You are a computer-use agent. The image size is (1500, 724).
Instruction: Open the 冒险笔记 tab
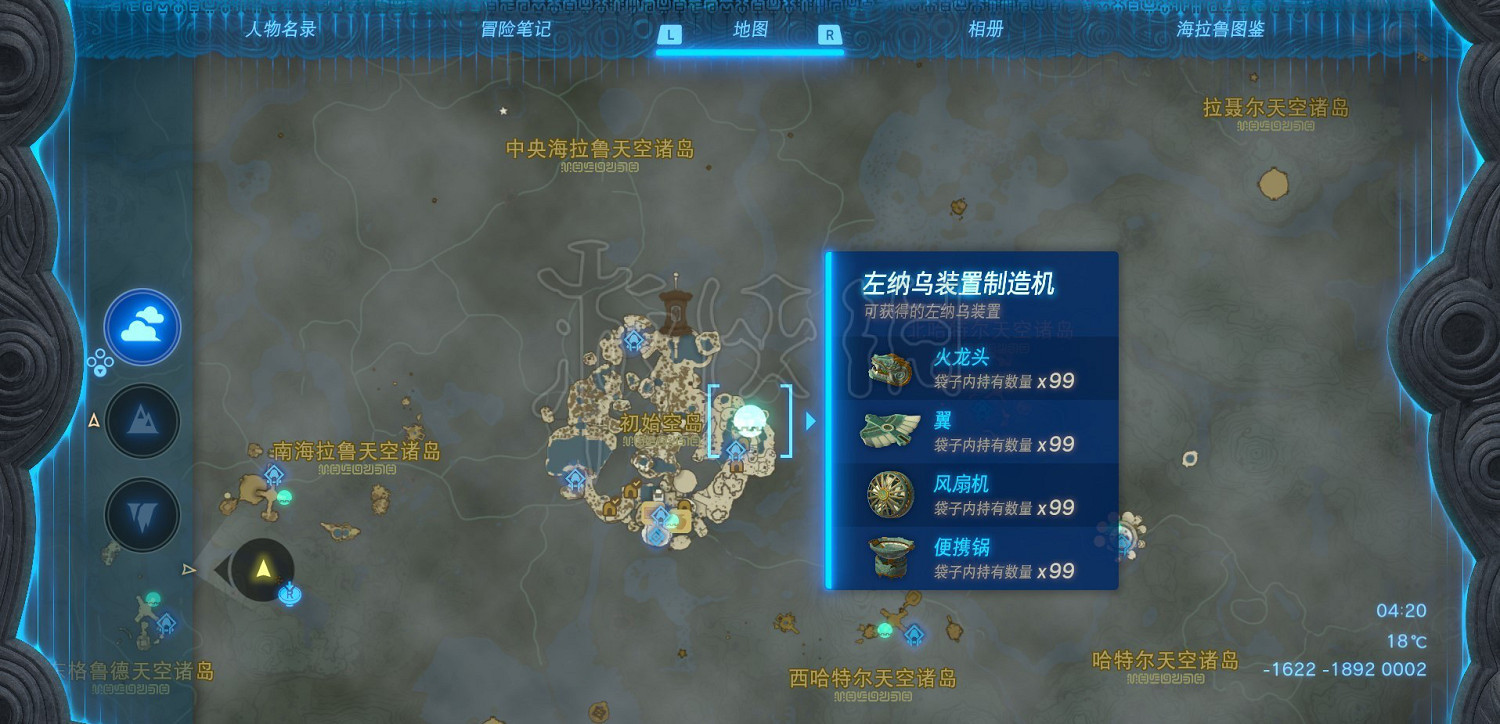(515, 29)
